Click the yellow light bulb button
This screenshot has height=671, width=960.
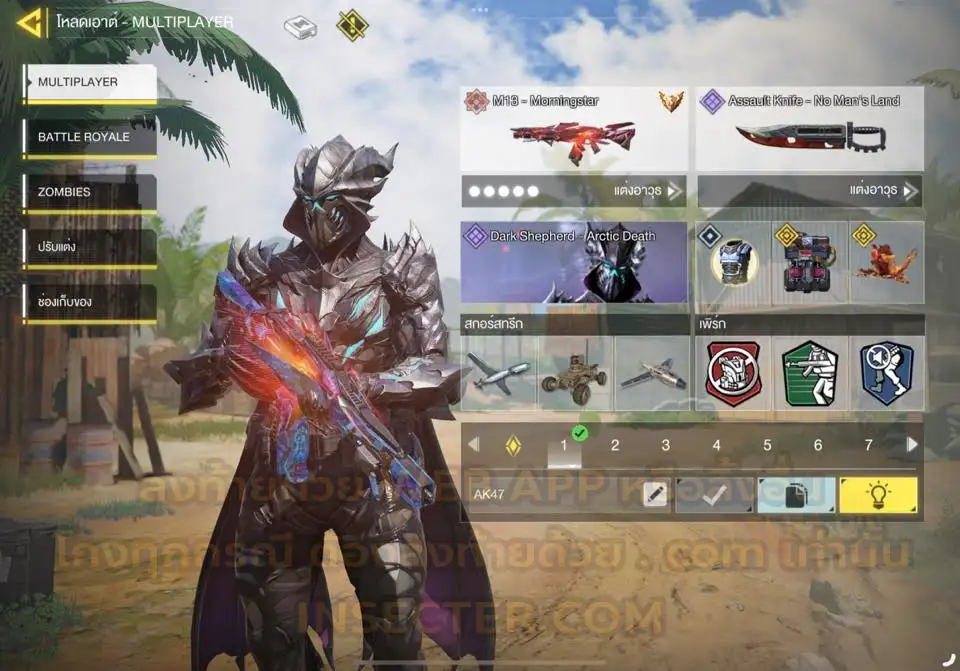point(878,495)
